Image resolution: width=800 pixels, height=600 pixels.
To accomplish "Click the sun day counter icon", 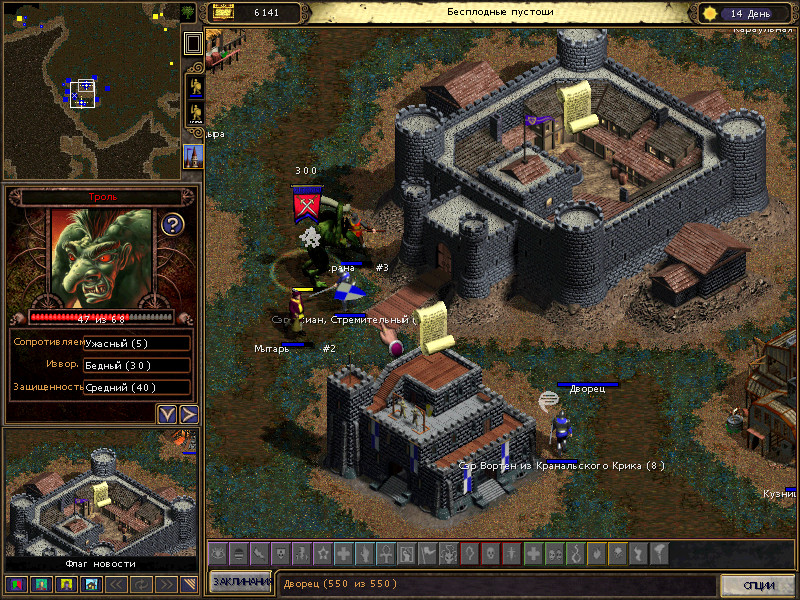I will coord(711,13).
